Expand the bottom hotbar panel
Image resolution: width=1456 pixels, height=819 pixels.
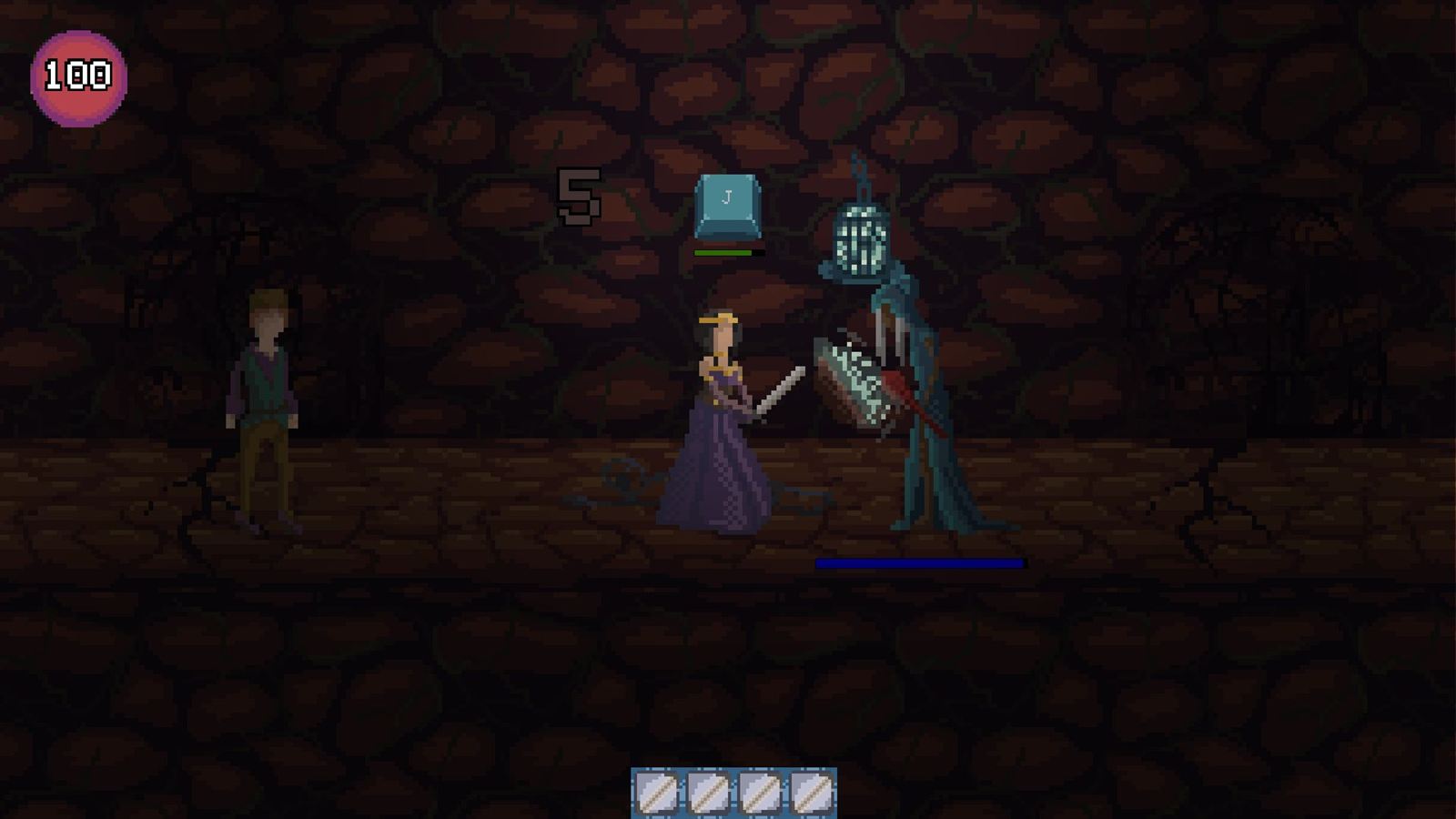[x=733, y=791]
